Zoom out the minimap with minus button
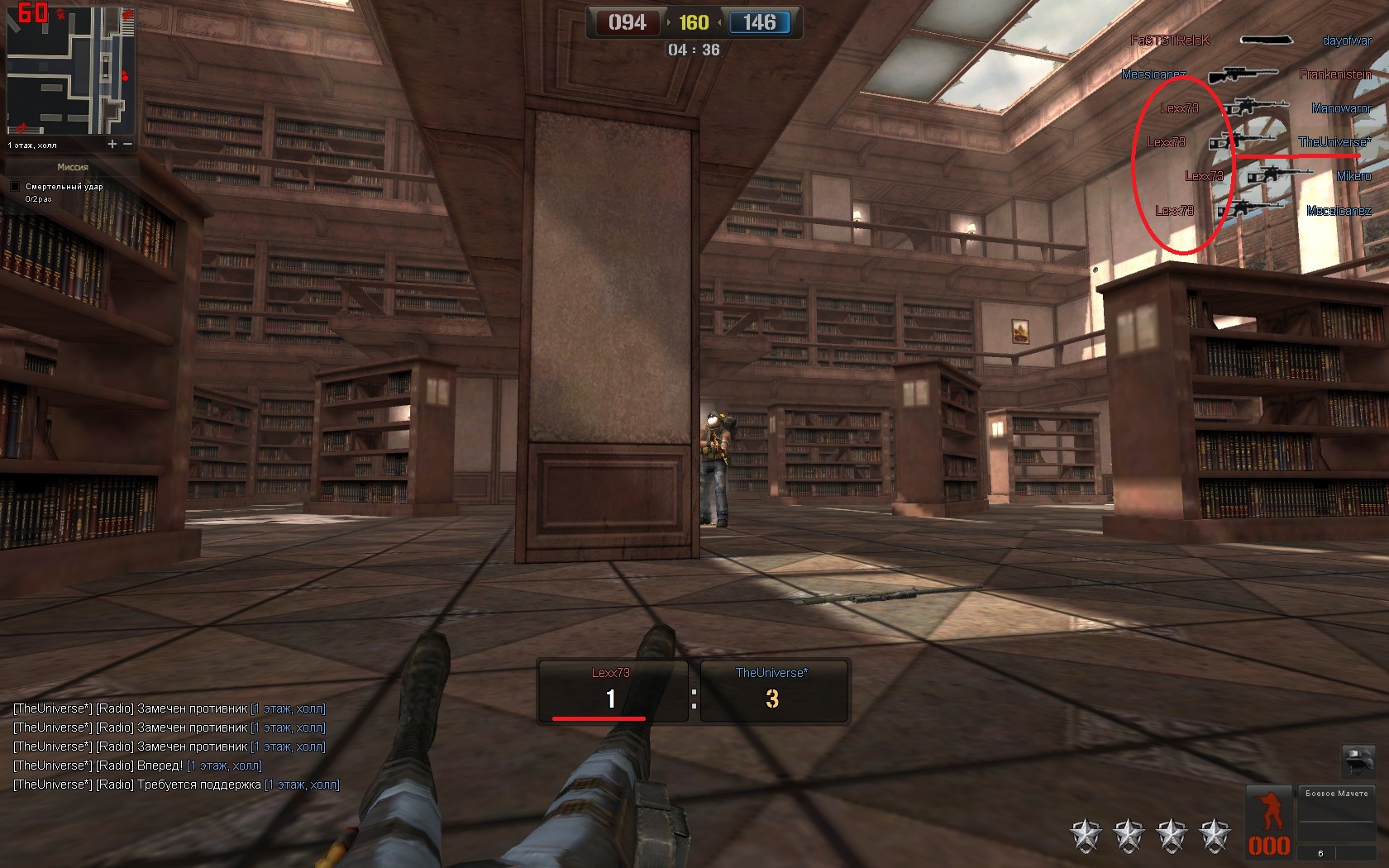Viewport: 1389px width, 868px height. pos(128,145)
